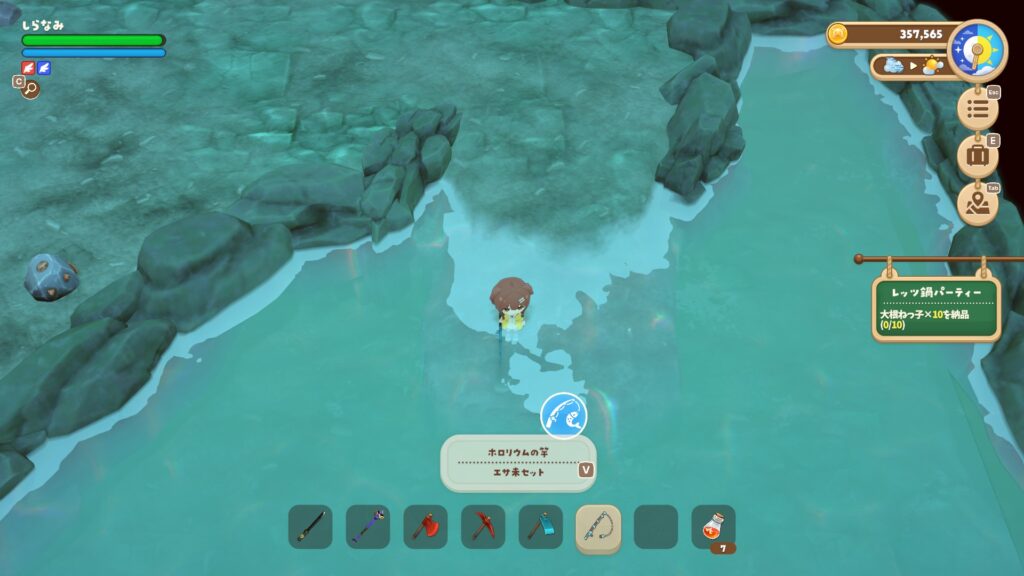Select the black katana hotbar slot
This screenshot has height=576, width=1024.
point(310,527)
